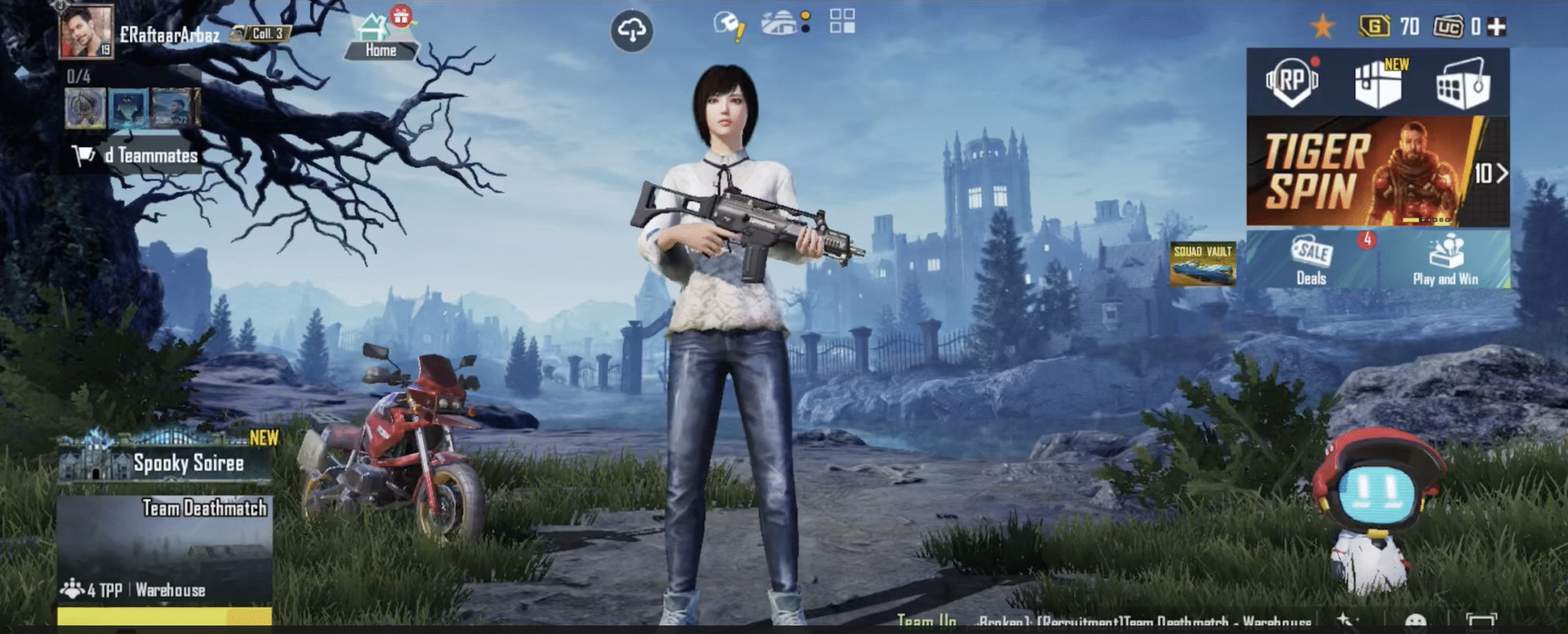This screenshot has width=1568, height=634.
Task: Open the Home button with gift
Action: pyautogui.click(x=382, y=38)
